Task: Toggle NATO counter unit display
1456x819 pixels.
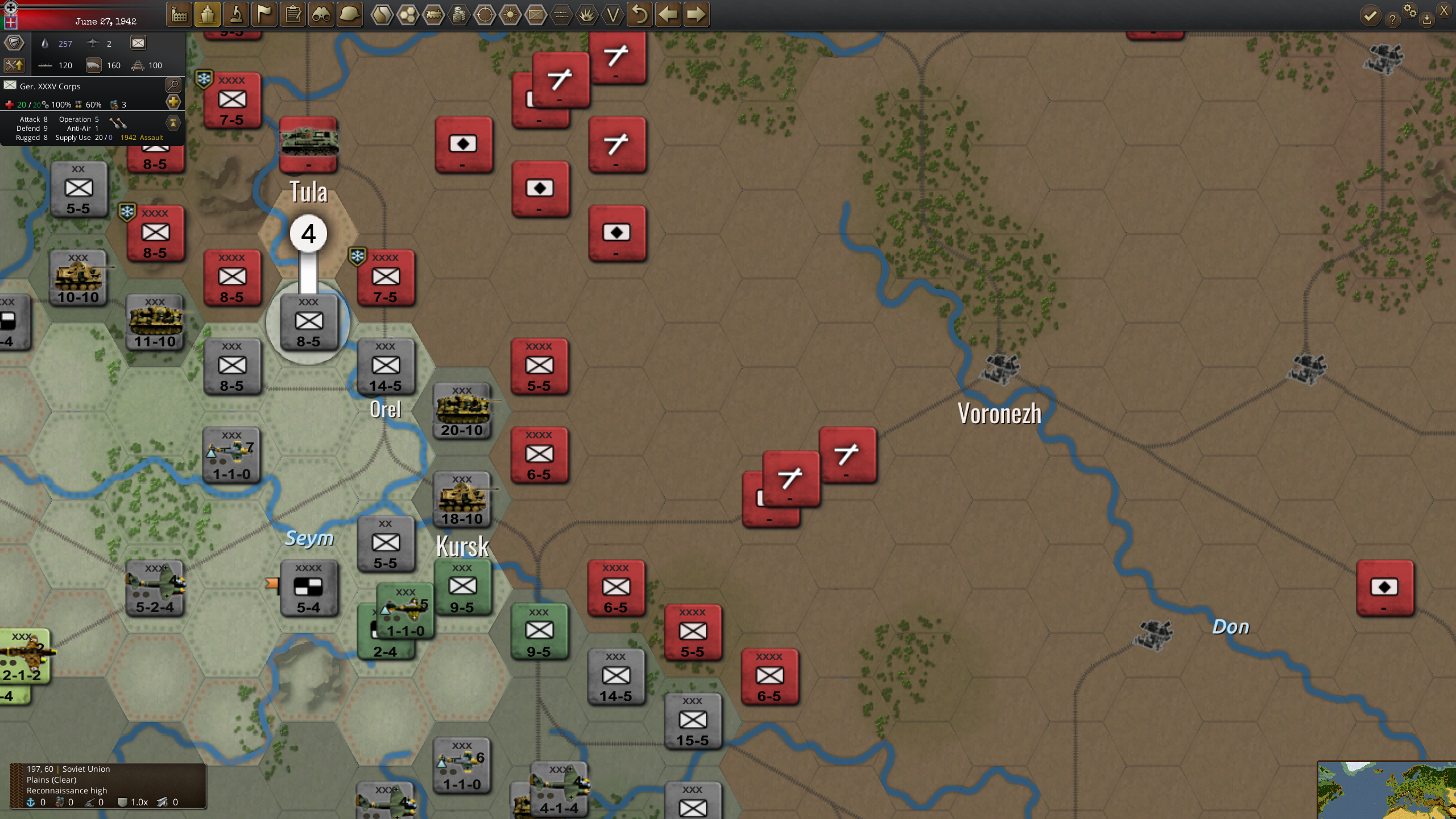Action: coord(535,15)
